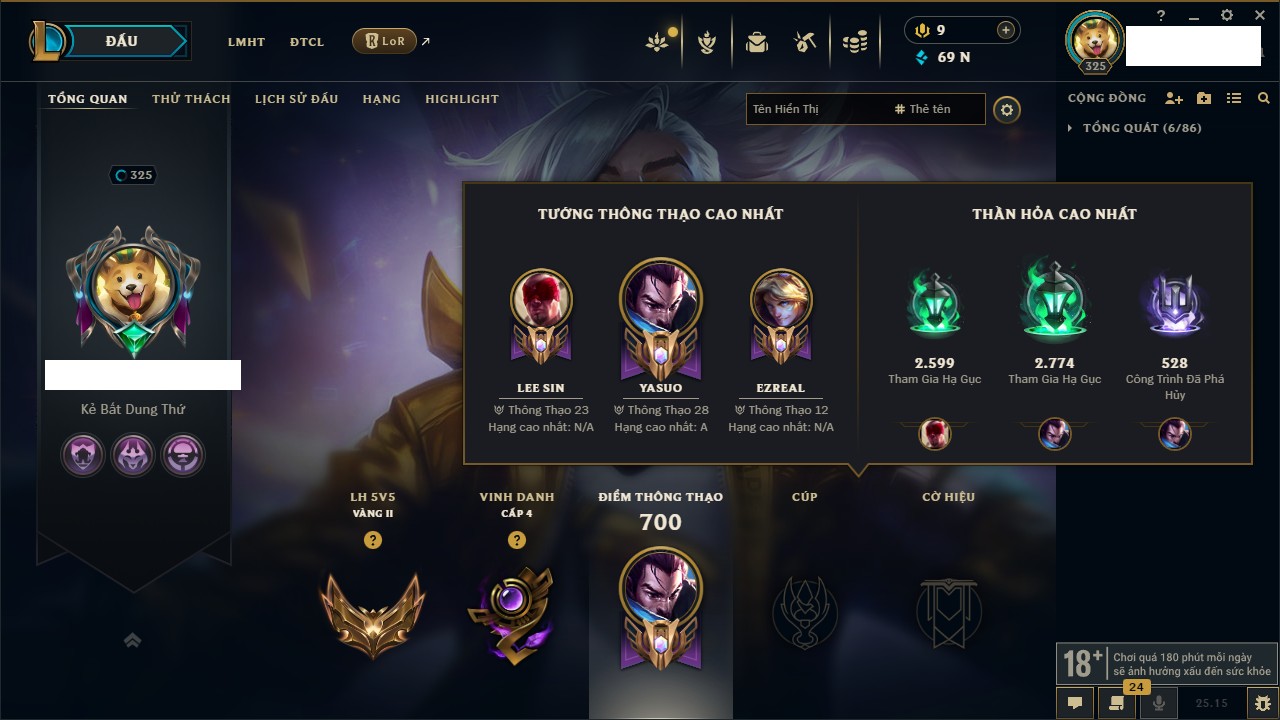This screenshot has width=1280, height=720.
Task: Open the LMHT menu entry
Action: click(246, 42)
